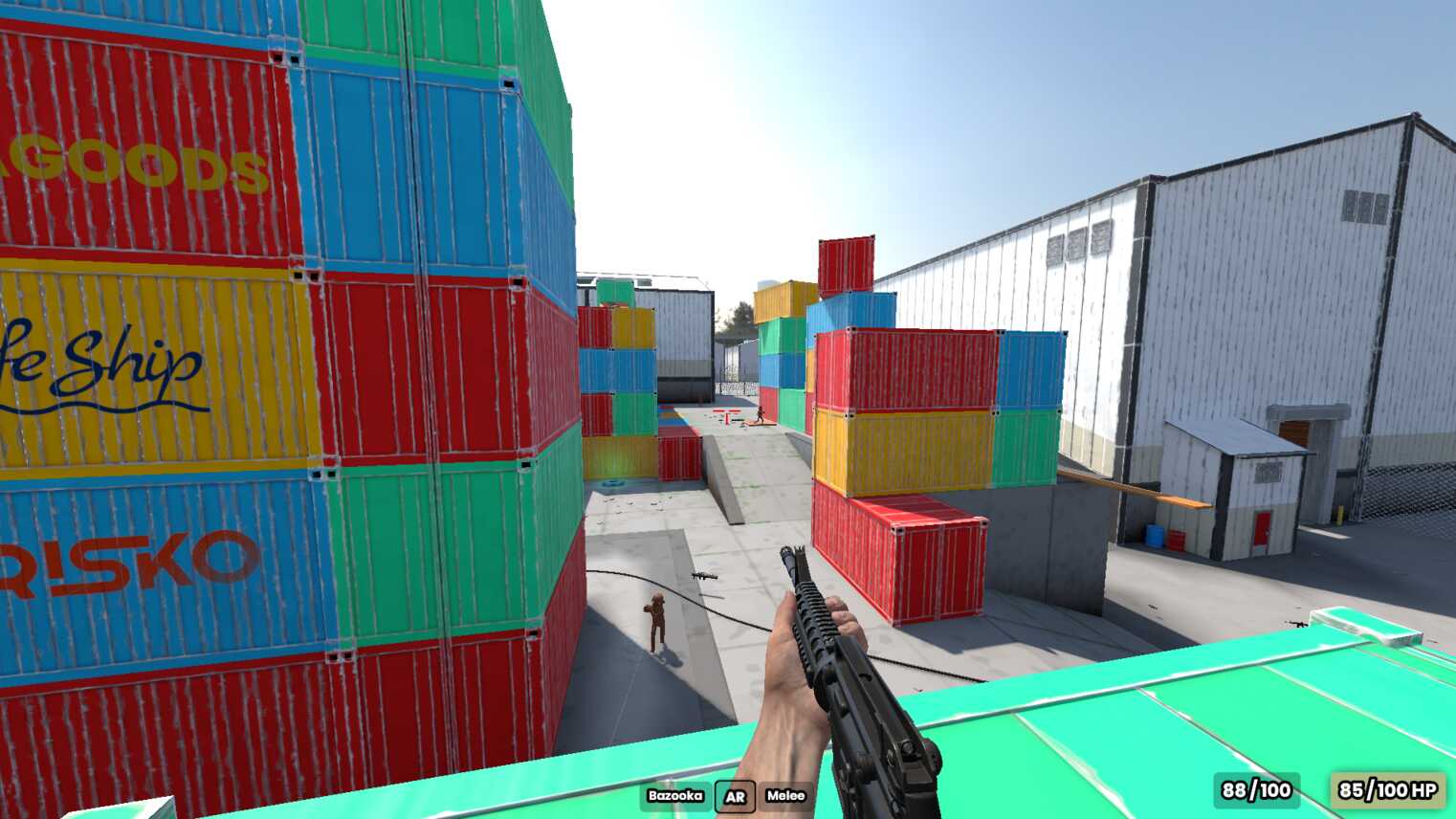Click the blue barrel beside the small shed
Image resolution: width=1456 pixels, height=819 pixels.
[x=1154, y=535]
